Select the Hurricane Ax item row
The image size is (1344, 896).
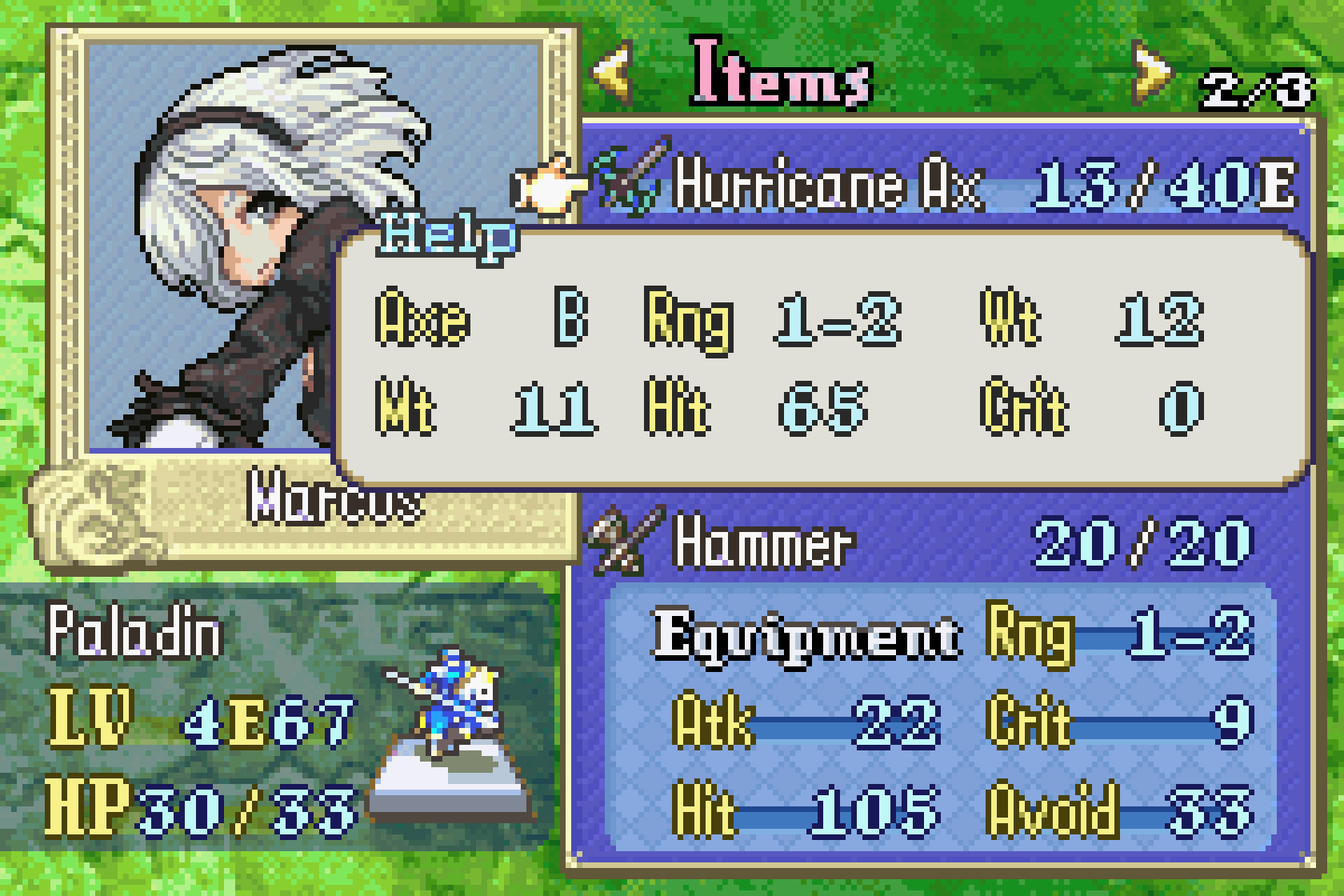click(944, 184)
